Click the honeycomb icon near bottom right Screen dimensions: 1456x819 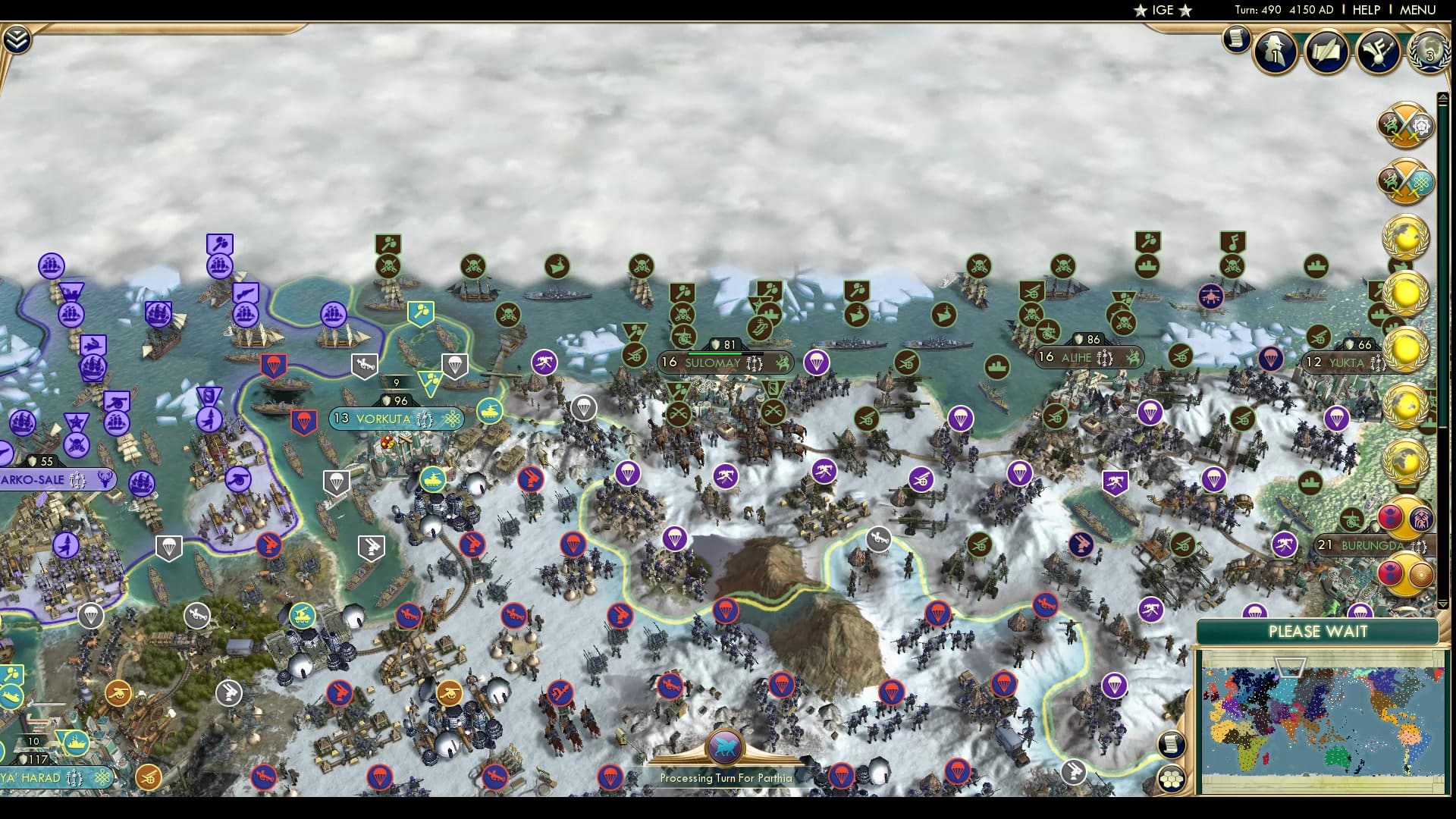(x=1172, y=778)
